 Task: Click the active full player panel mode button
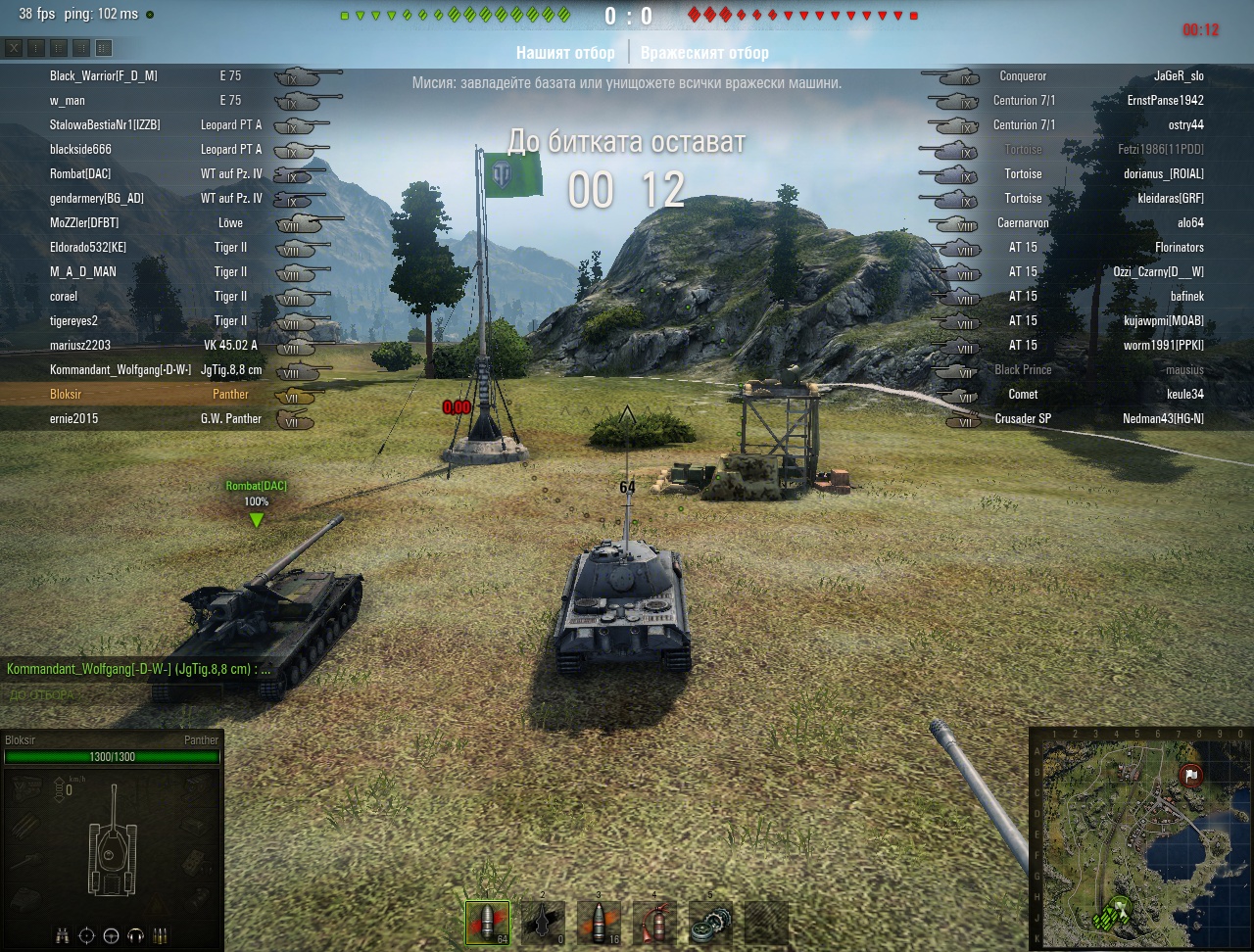pyautogui.click(x=104, y=48)
